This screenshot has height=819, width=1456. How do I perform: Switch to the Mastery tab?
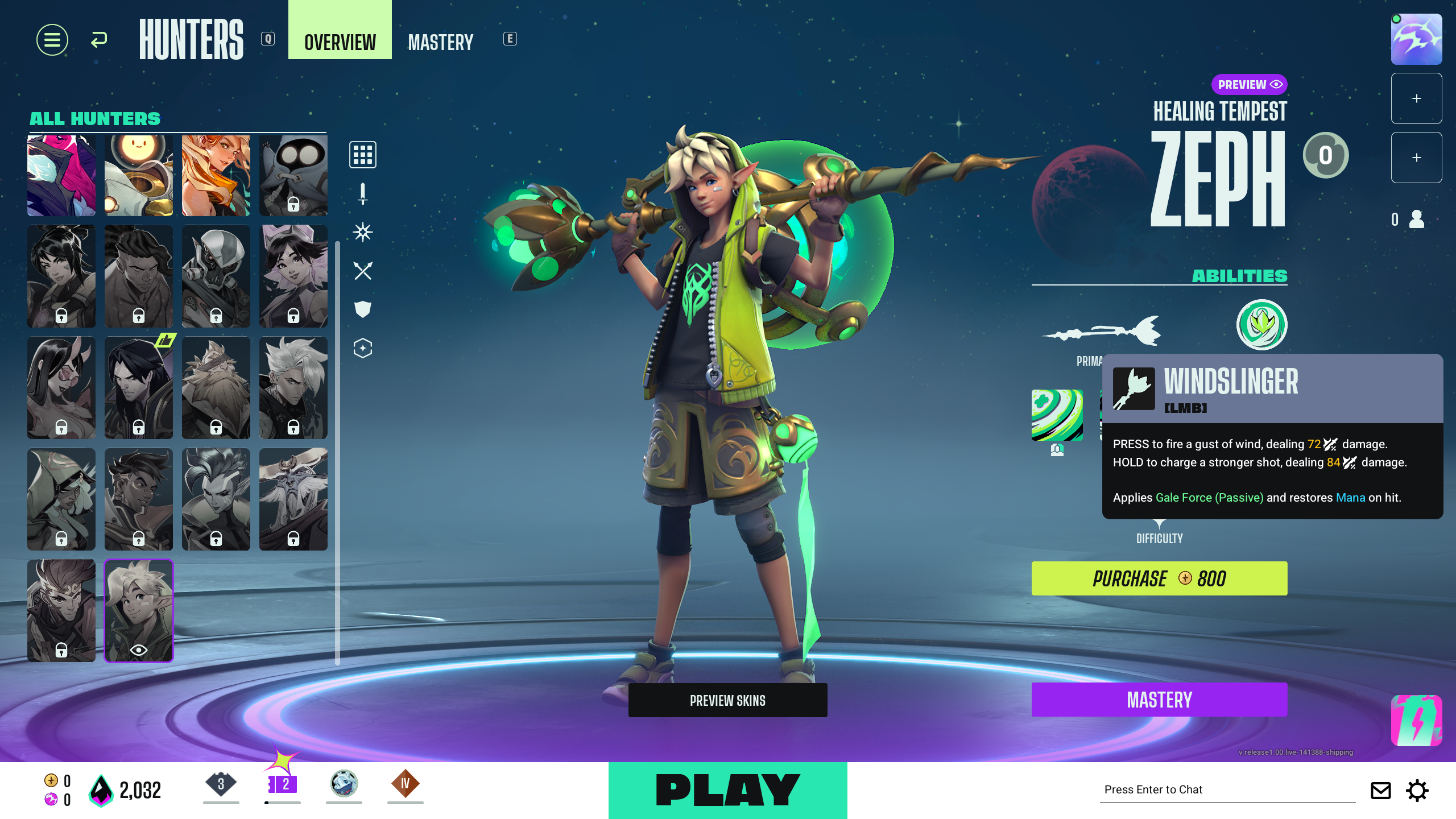click(x=440, y=42)
